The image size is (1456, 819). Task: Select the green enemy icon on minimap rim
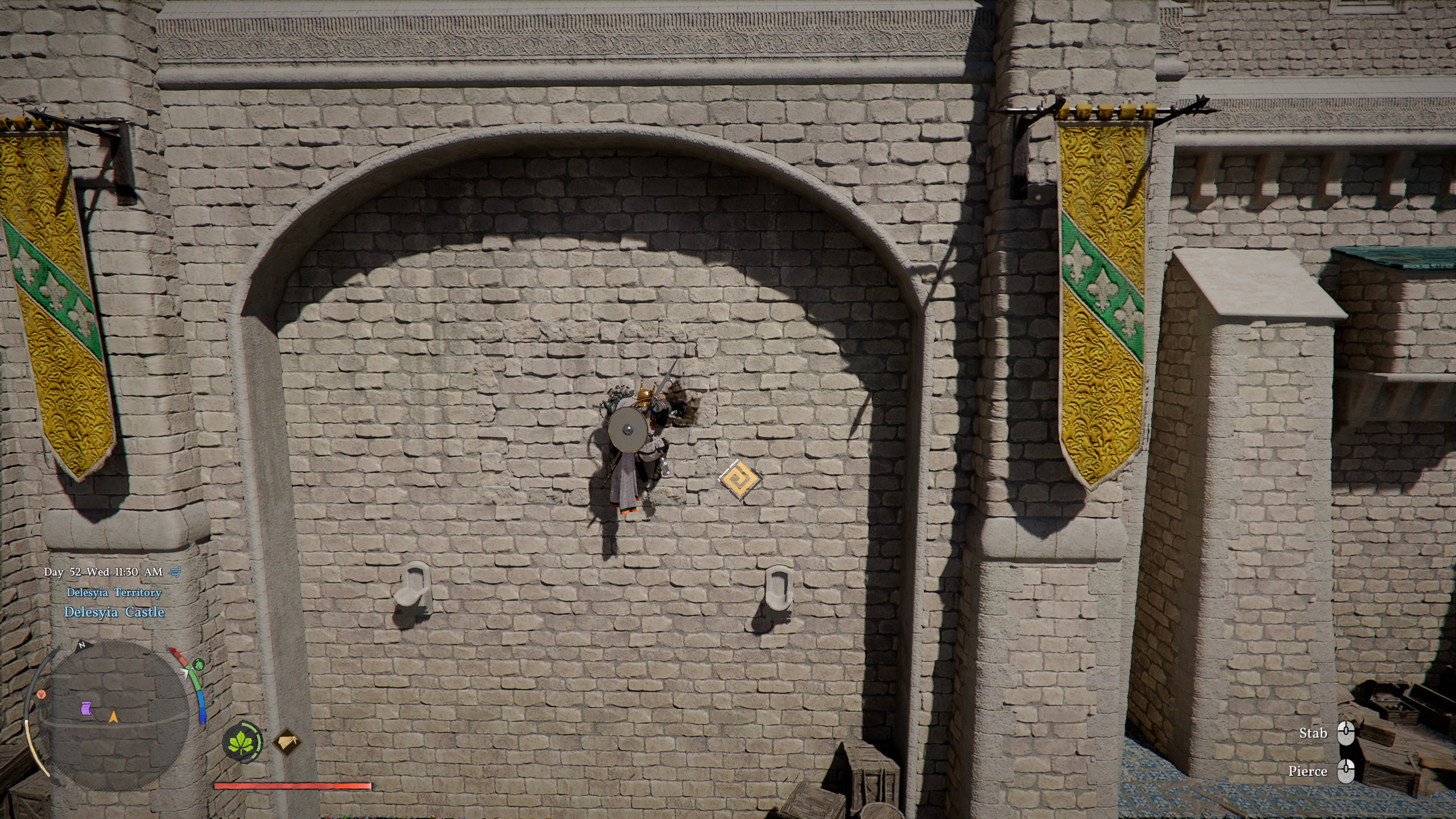(199, 664)
